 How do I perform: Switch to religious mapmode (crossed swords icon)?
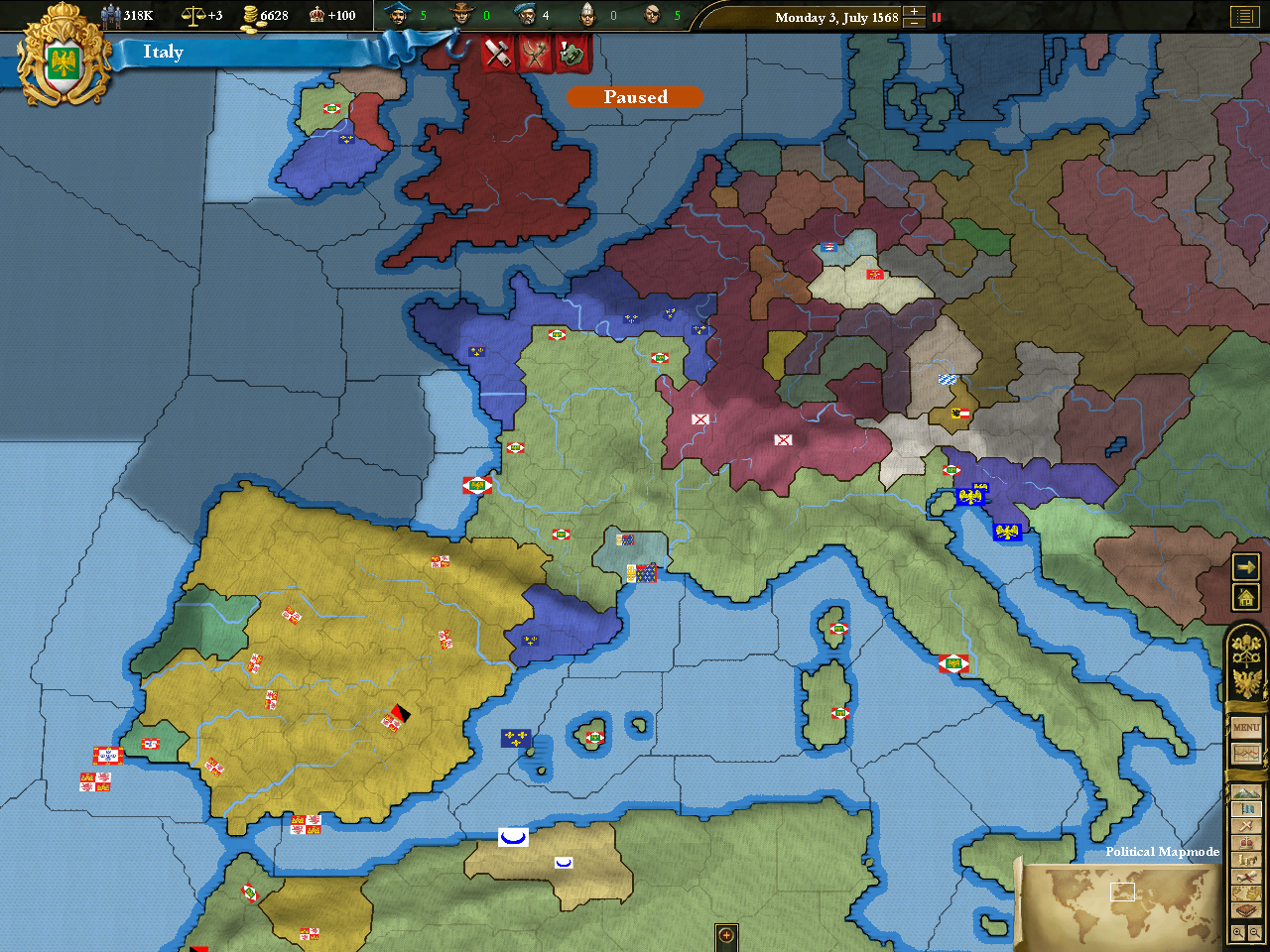(1246, 826)
